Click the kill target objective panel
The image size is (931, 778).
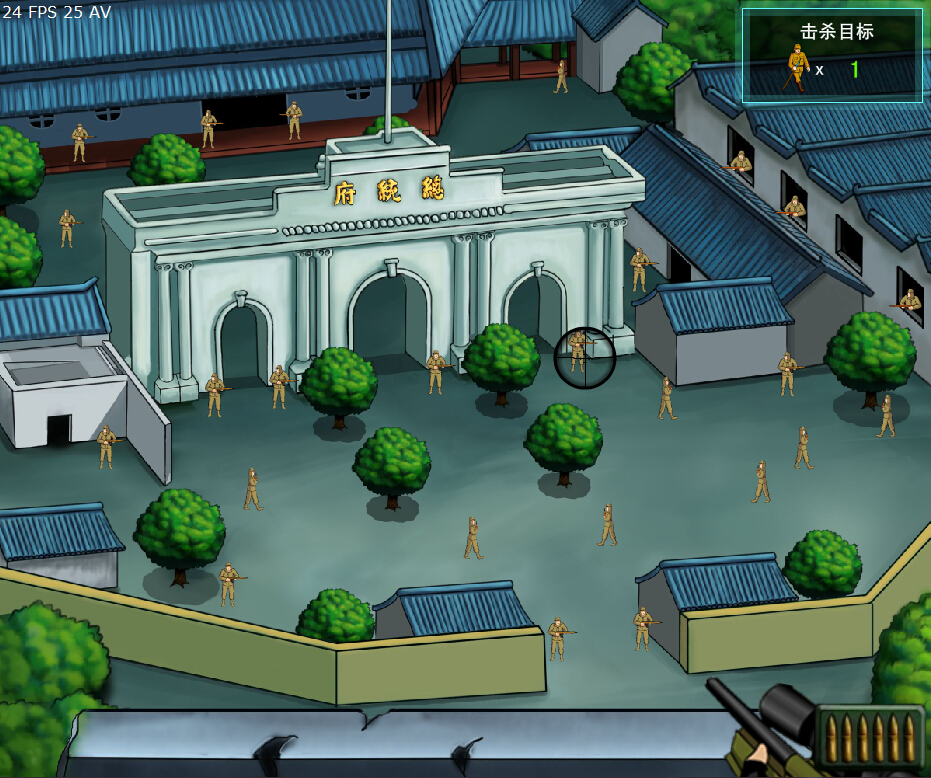pos(832,55)
